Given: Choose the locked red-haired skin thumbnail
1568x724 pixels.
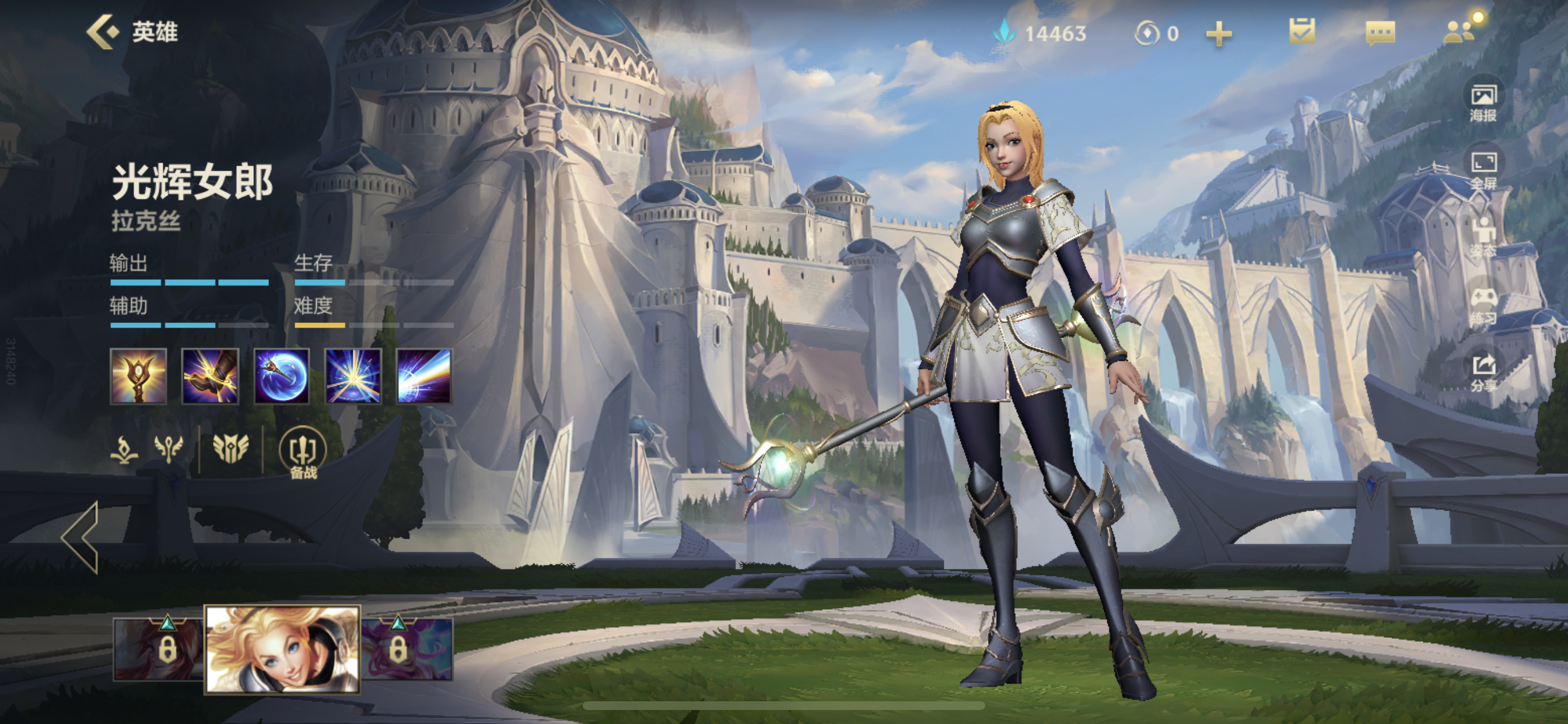Looking at the screenshot, I should (158, 649).
